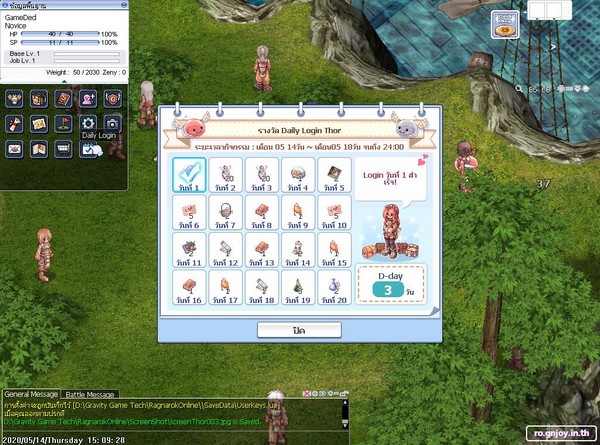Viewport: 600px width, 445px height.
Task: Pick the Day 19 reward tile
Action: (298, 286)
